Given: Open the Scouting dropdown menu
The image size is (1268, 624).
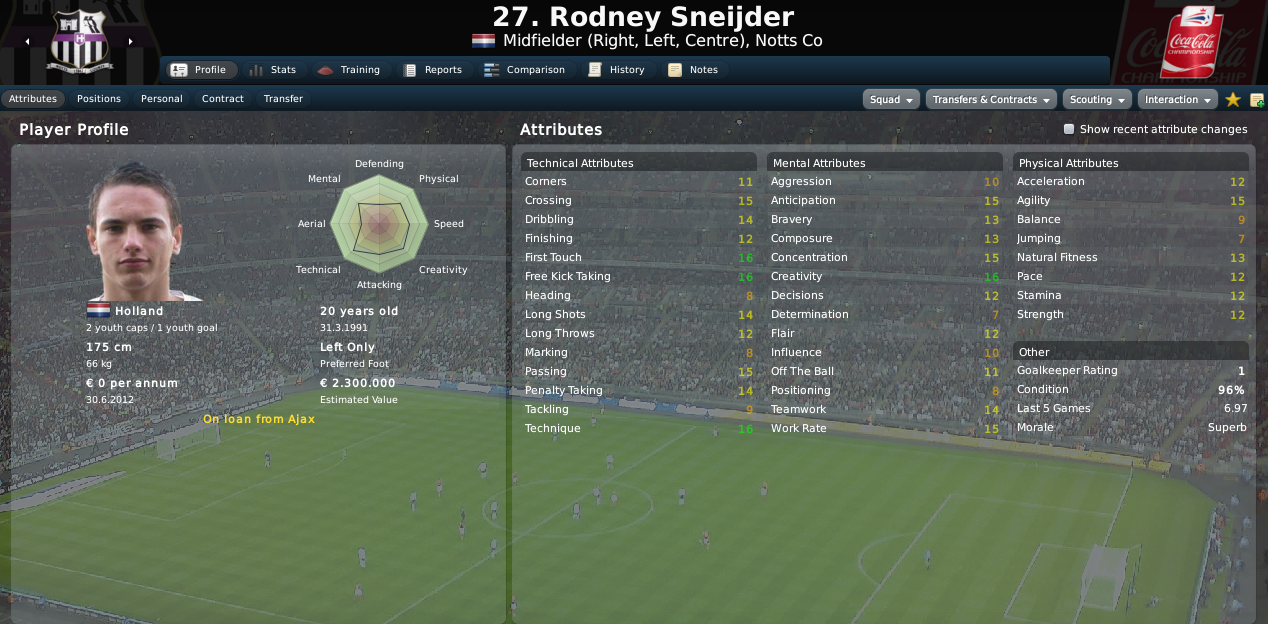Looking at the screenshot, I should tap(1097, 100).
